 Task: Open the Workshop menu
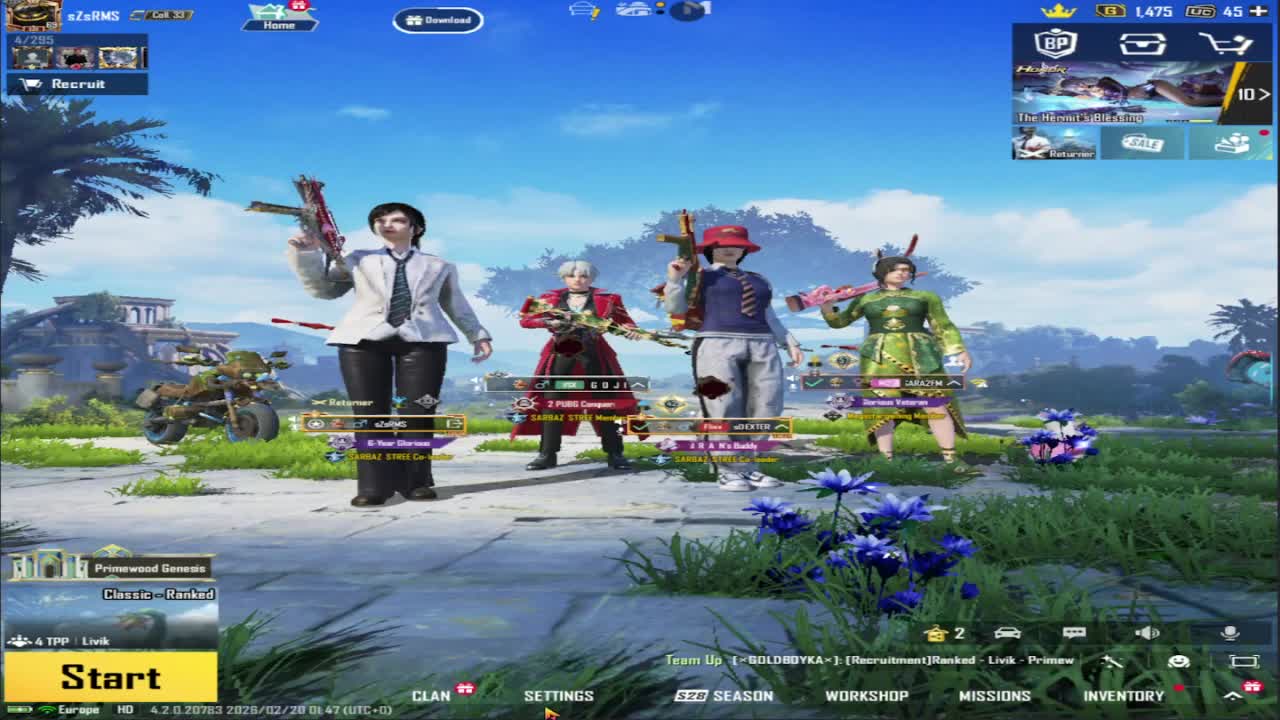point(866,696)
